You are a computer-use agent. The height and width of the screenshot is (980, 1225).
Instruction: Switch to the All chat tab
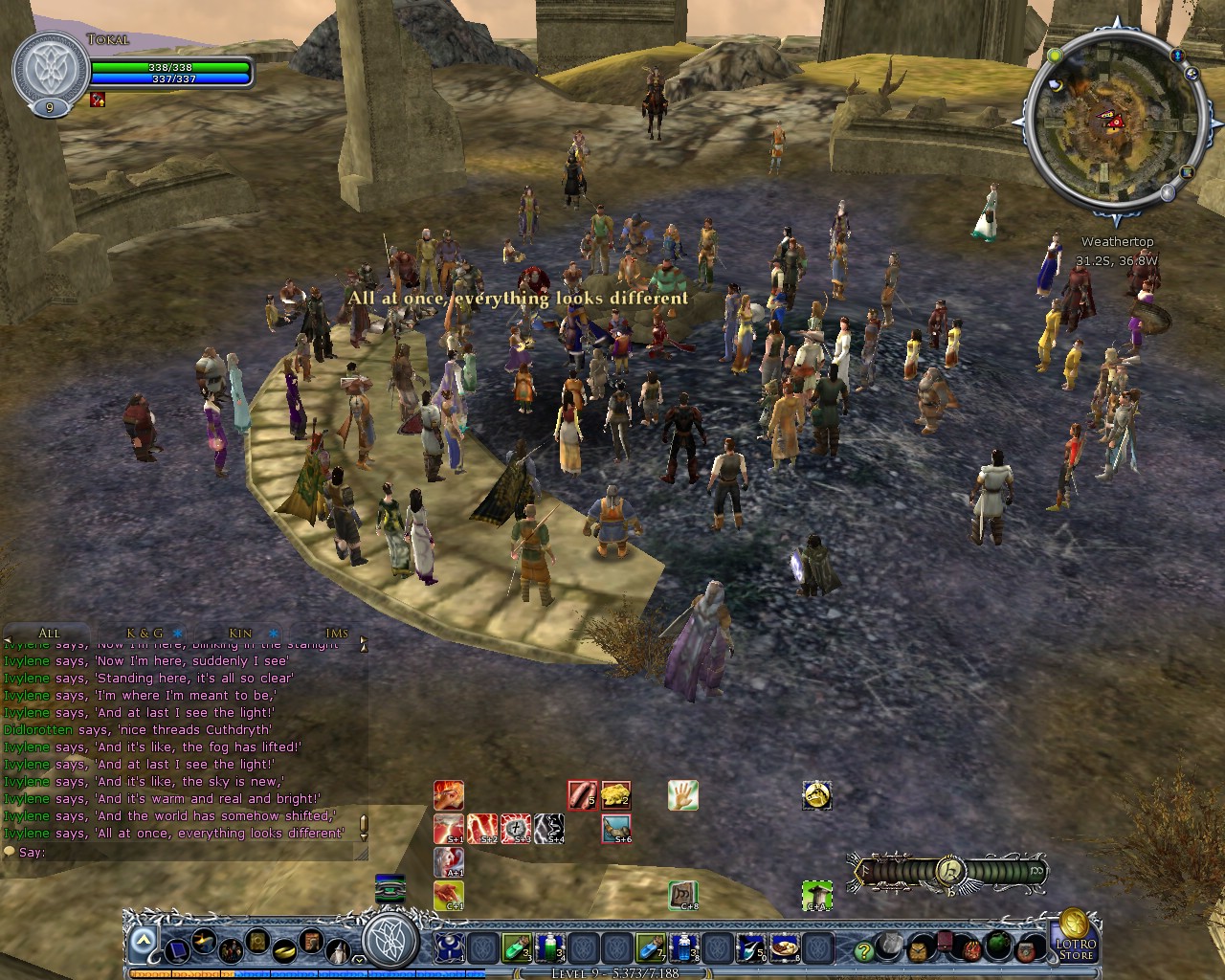49,633
